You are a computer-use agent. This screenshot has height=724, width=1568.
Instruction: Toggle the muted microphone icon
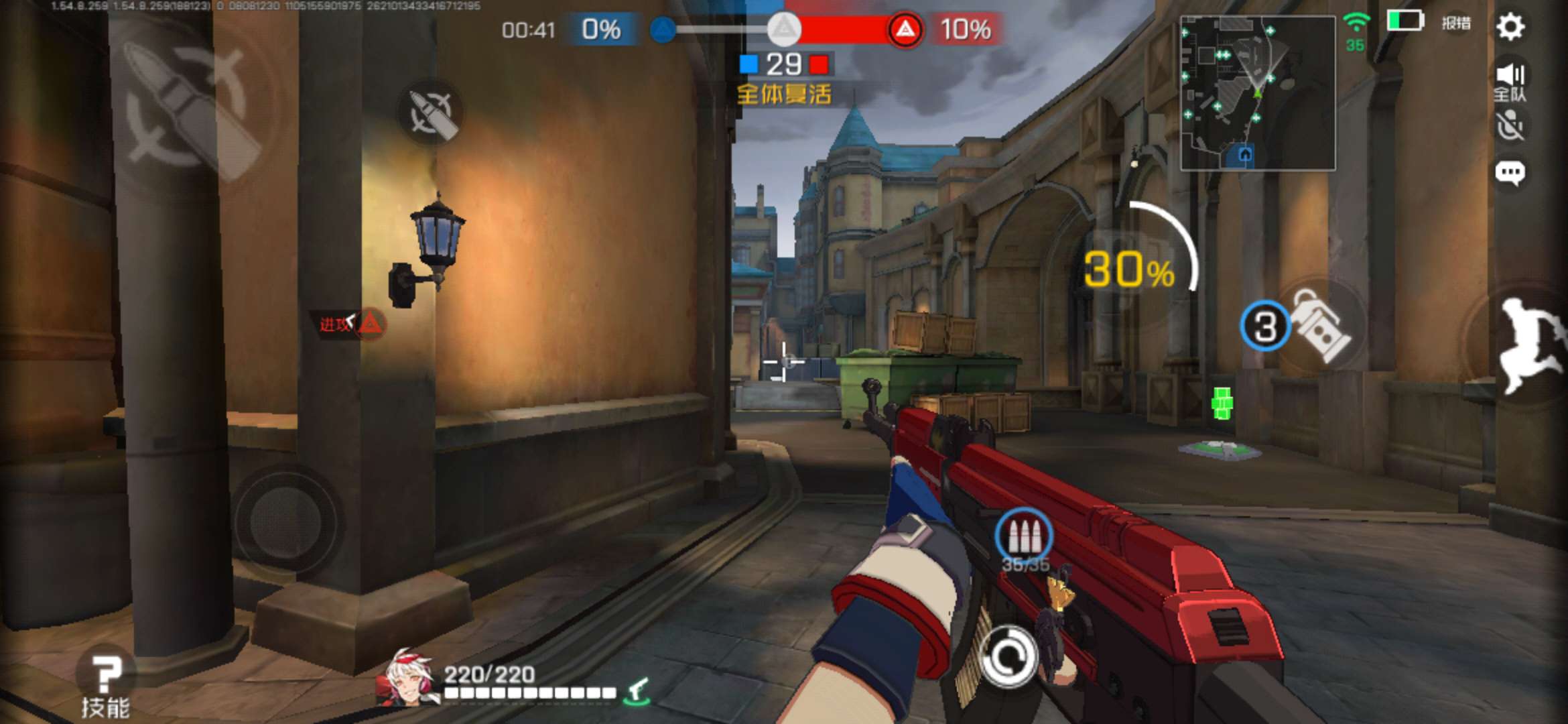coord(1510,126)
